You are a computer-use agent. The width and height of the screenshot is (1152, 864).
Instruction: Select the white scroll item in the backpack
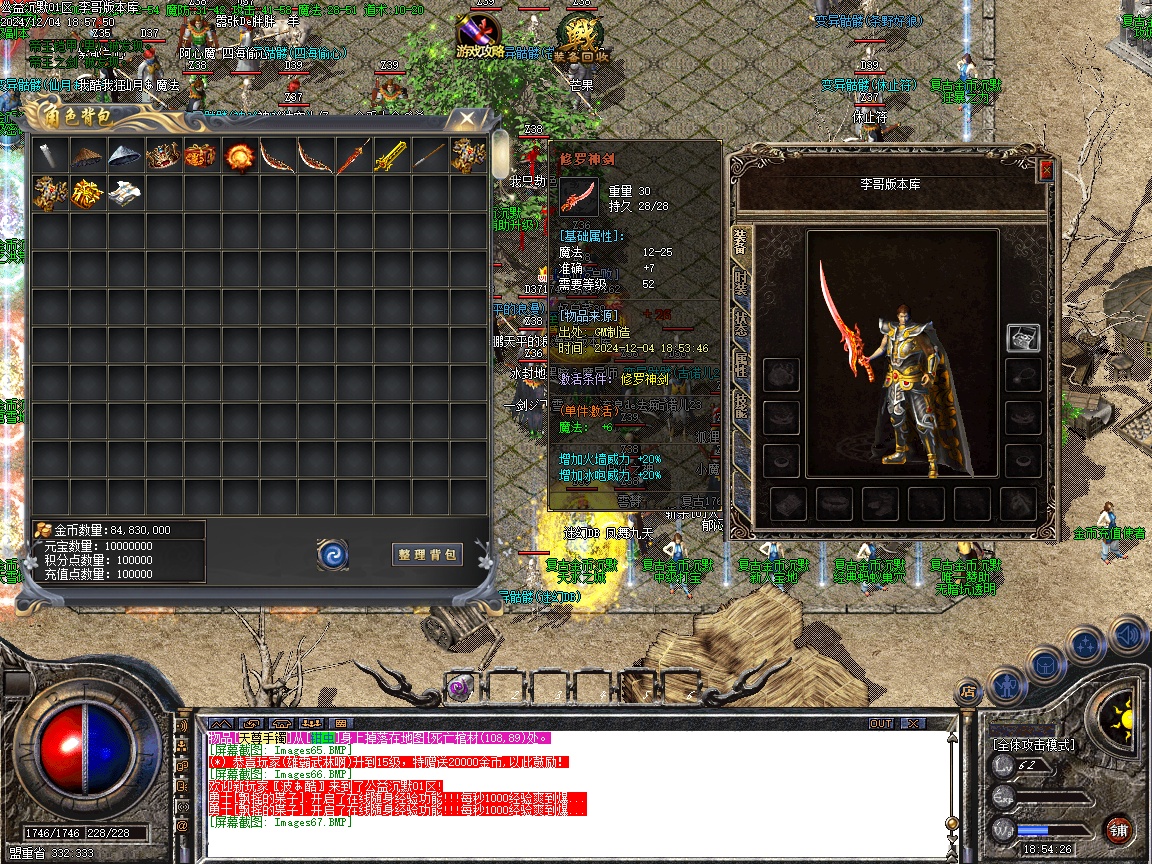125,193
